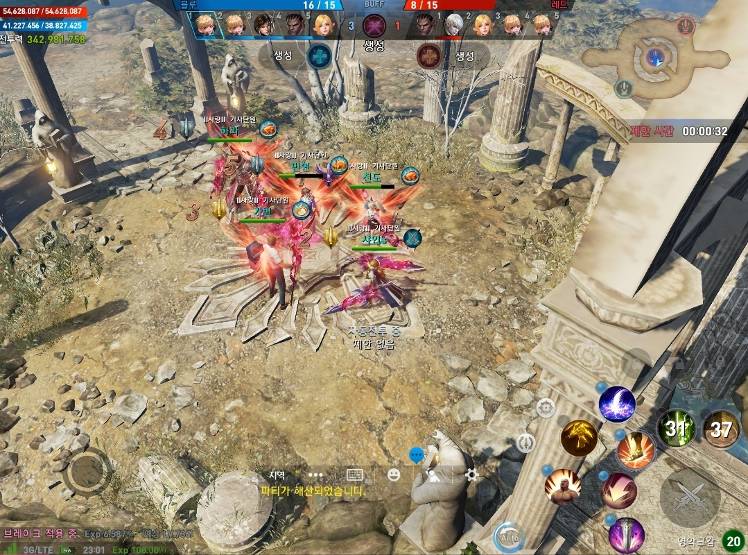Cast the orange ground stomp skill
The height and width of the screenshot is (555, 748).
[635, 450]
